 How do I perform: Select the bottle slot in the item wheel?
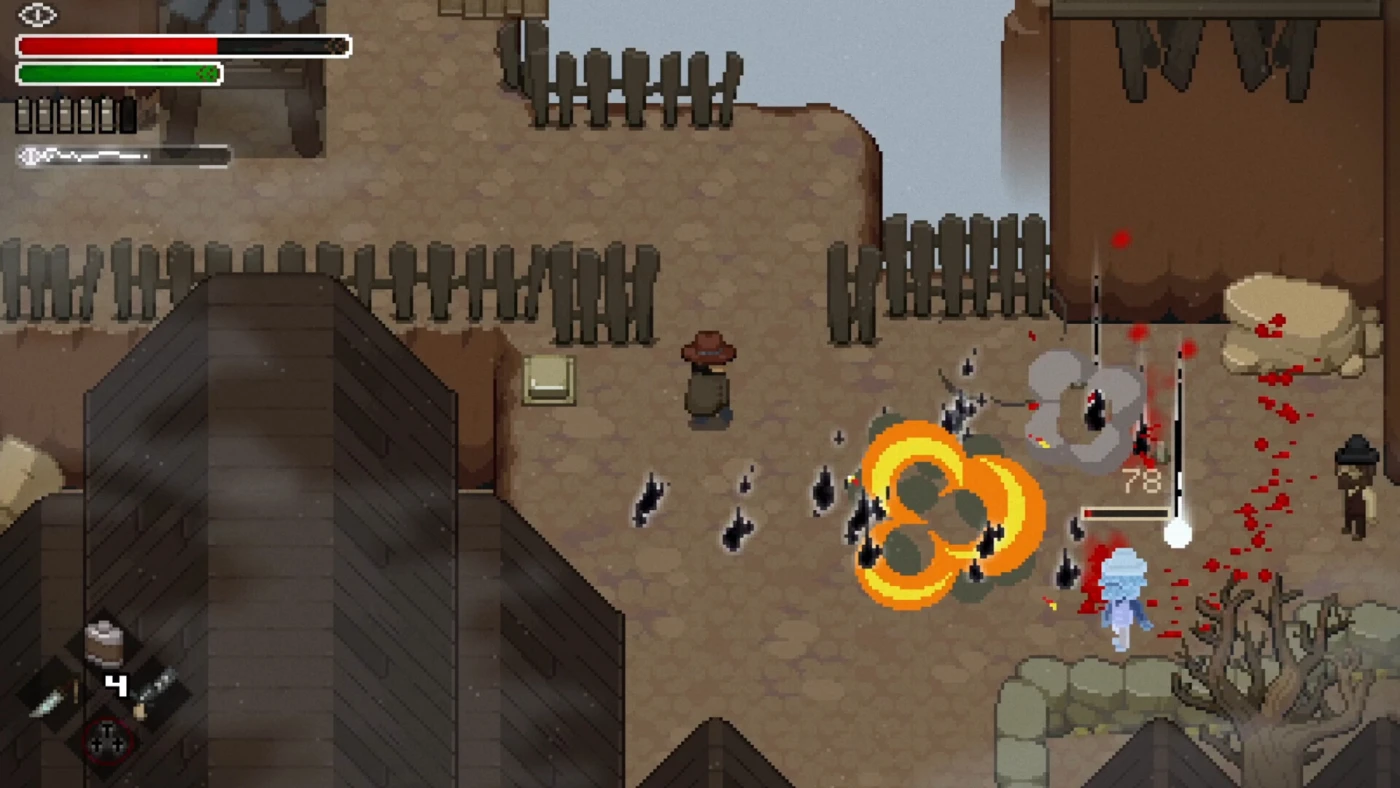point(155,691)
